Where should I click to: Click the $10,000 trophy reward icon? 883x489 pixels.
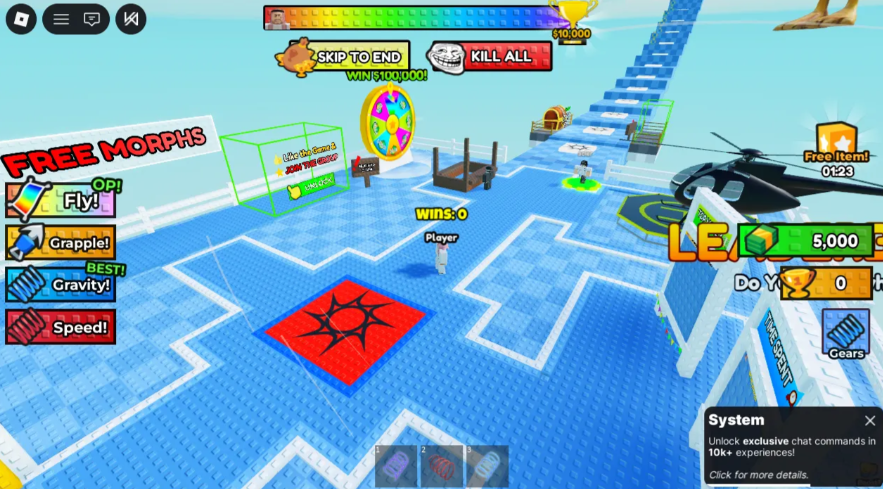pyautogui.click(x=572, y=18)
